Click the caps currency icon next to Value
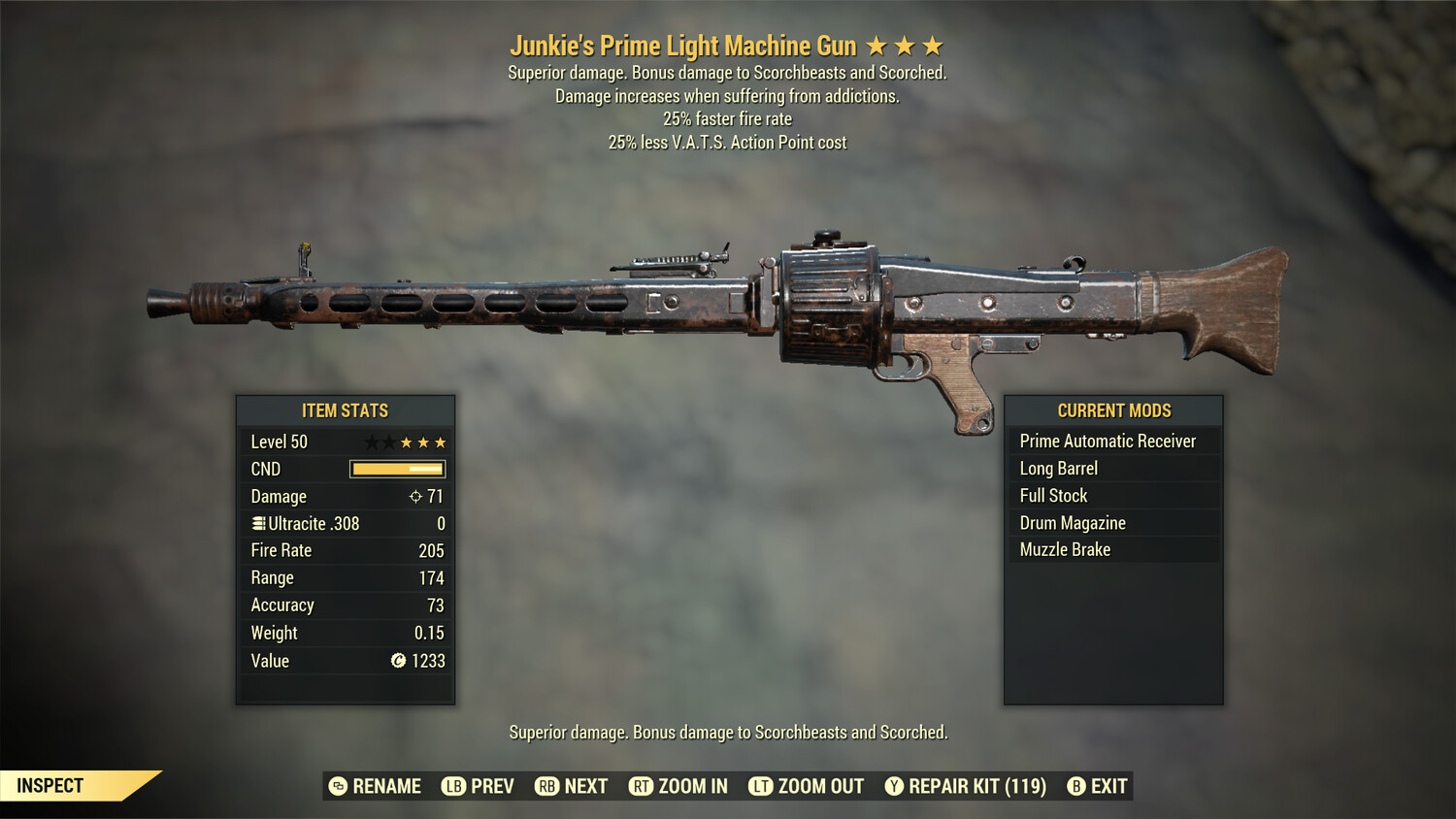1456x819 pixels. pos(397,661)
